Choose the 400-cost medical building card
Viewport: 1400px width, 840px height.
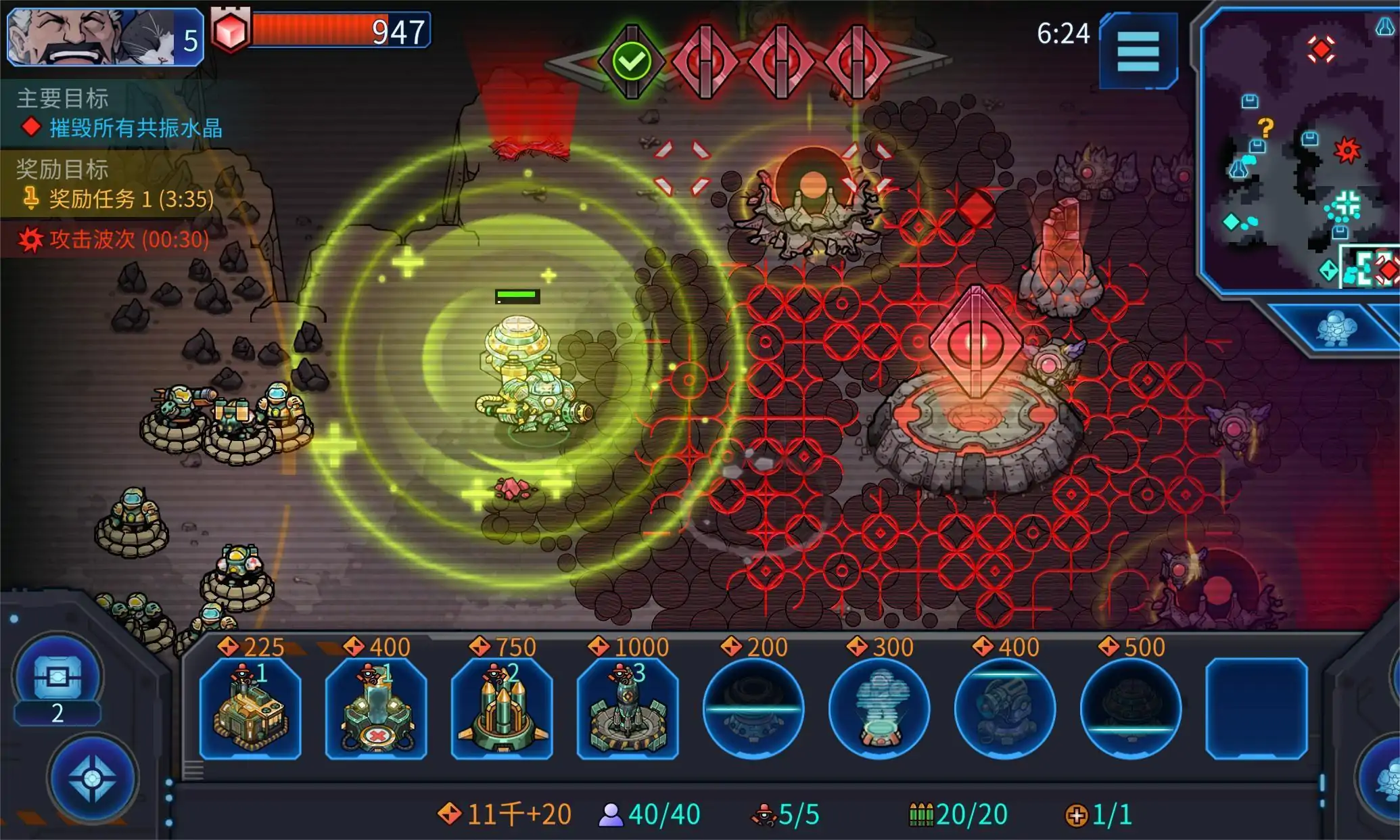click(x=376, y=708)
